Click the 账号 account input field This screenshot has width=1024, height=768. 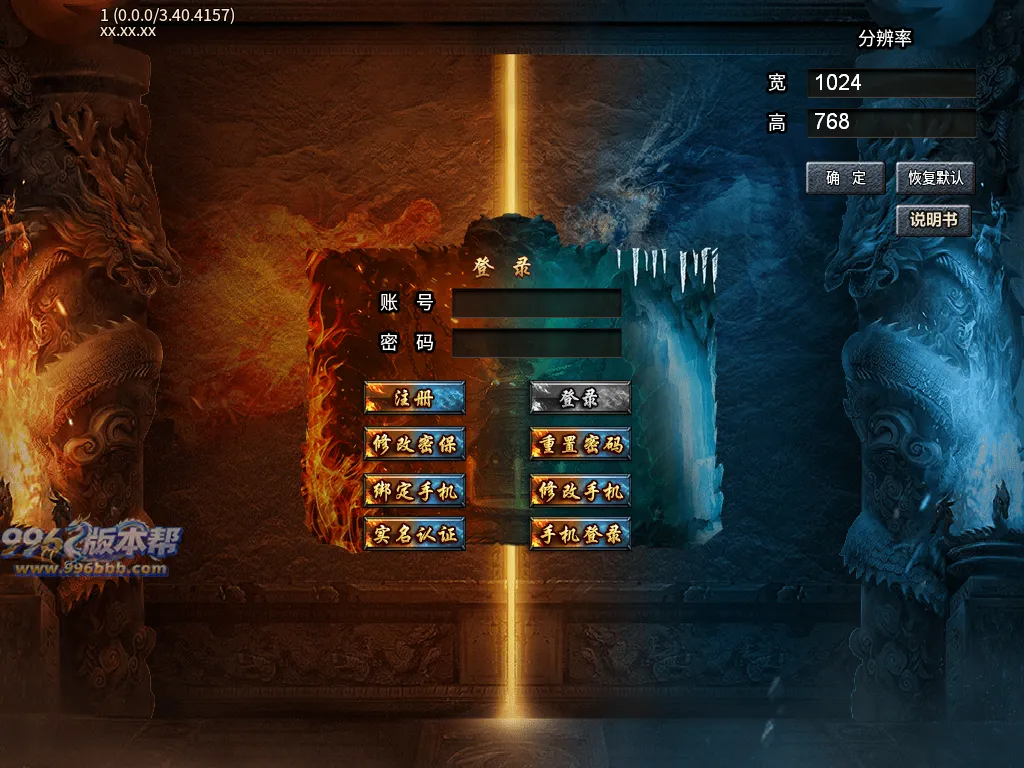coord(537,303)
